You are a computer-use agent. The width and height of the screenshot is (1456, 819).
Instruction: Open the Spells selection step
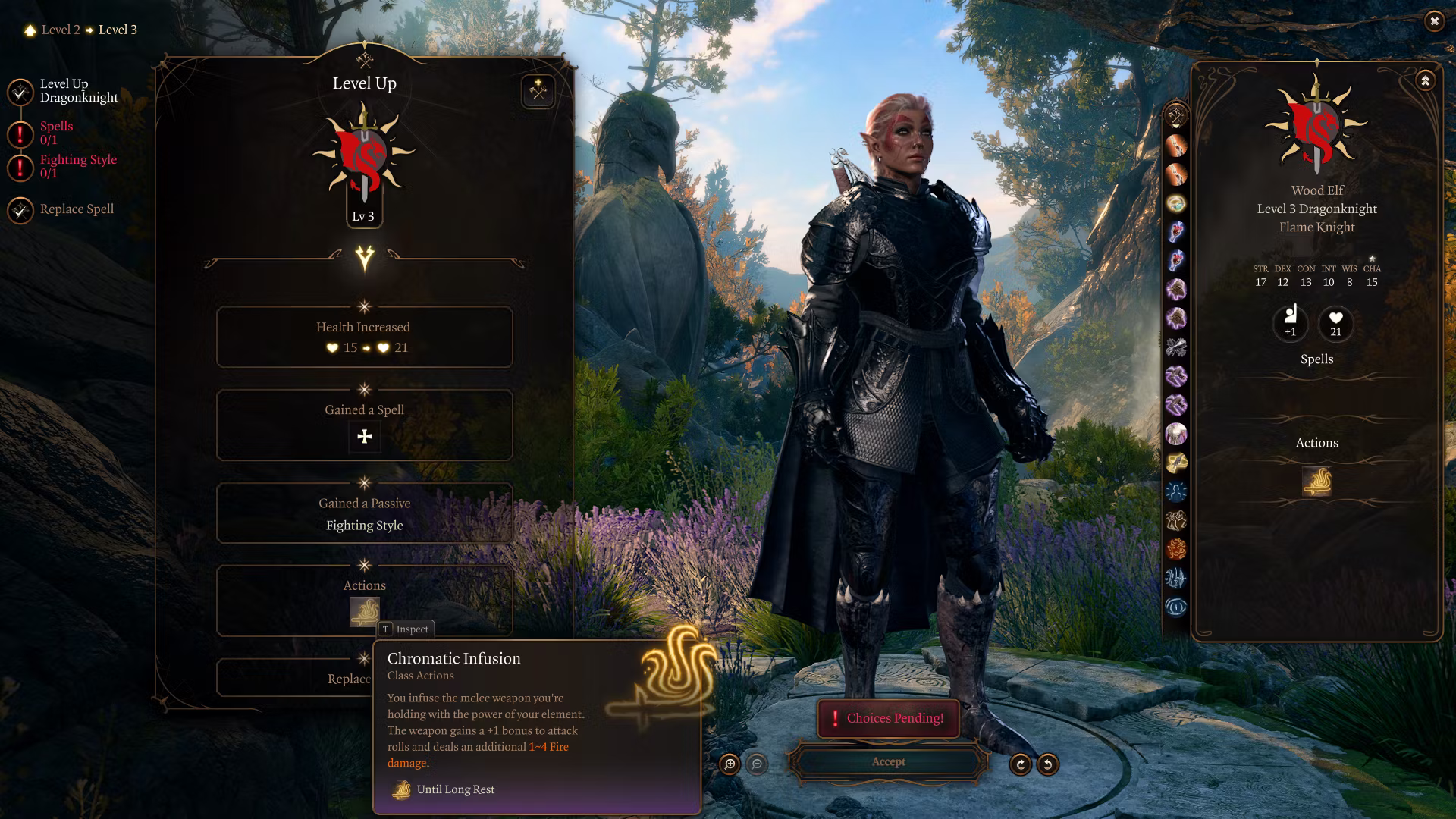point(55,133)
